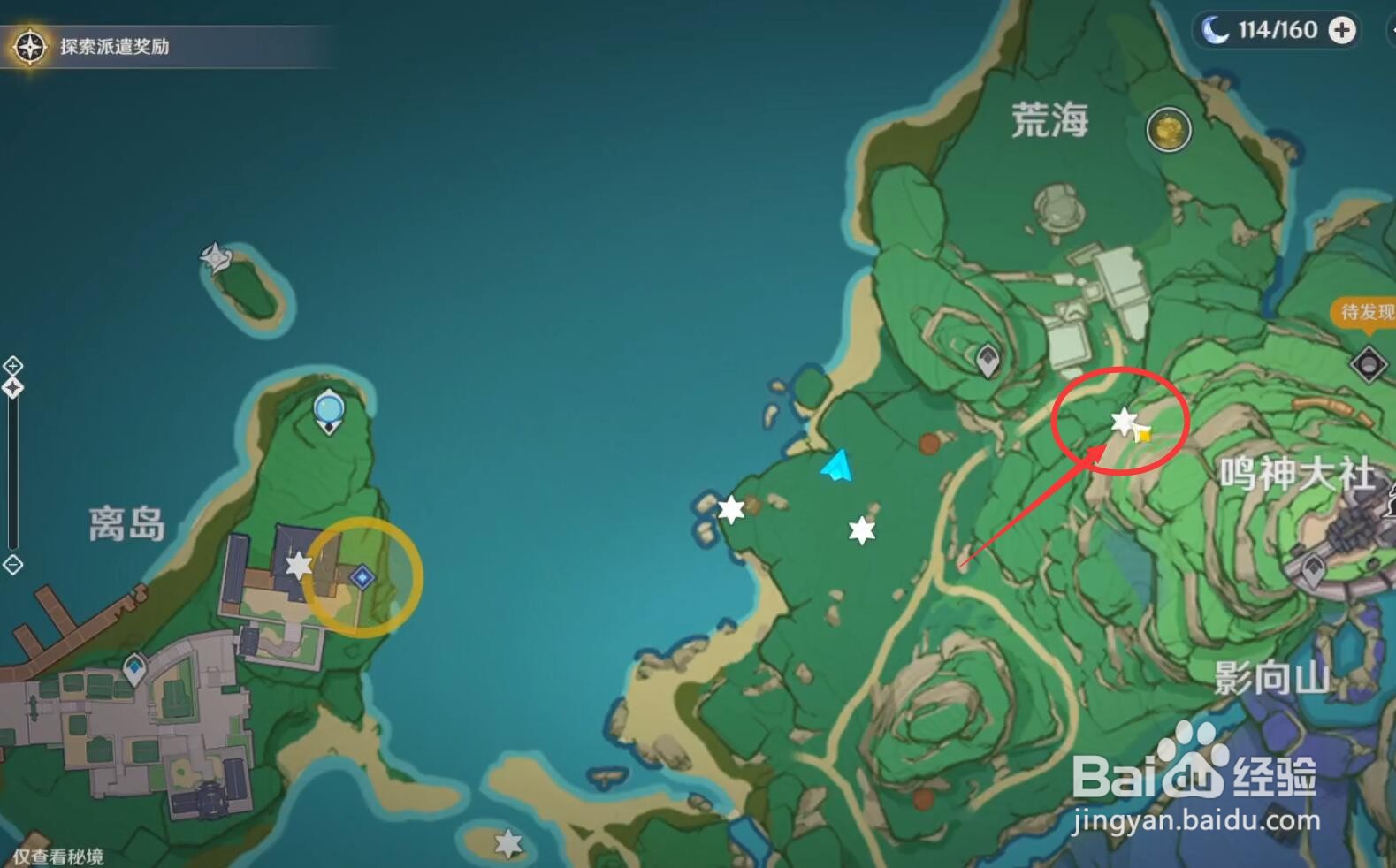This screenshot has width=1396, height=868.
Task: Click the crescent moon resin icon
Action: (1217, 30)
